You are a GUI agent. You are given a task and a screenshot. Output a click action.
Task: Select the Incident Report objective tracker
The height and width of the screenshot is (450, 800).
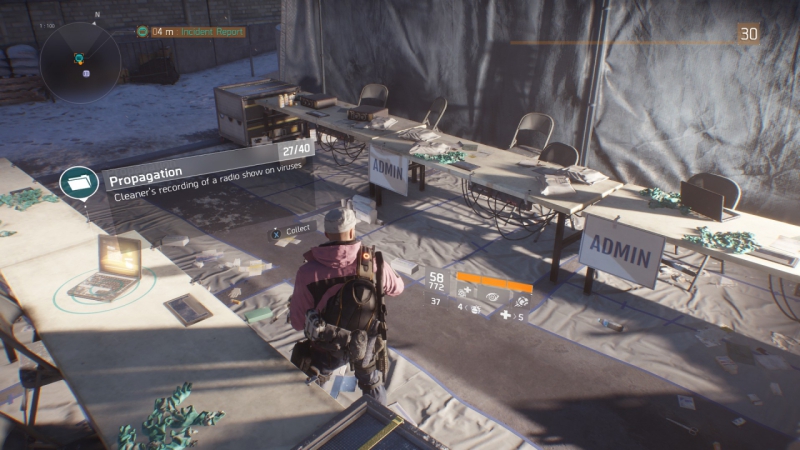(190, 32)
